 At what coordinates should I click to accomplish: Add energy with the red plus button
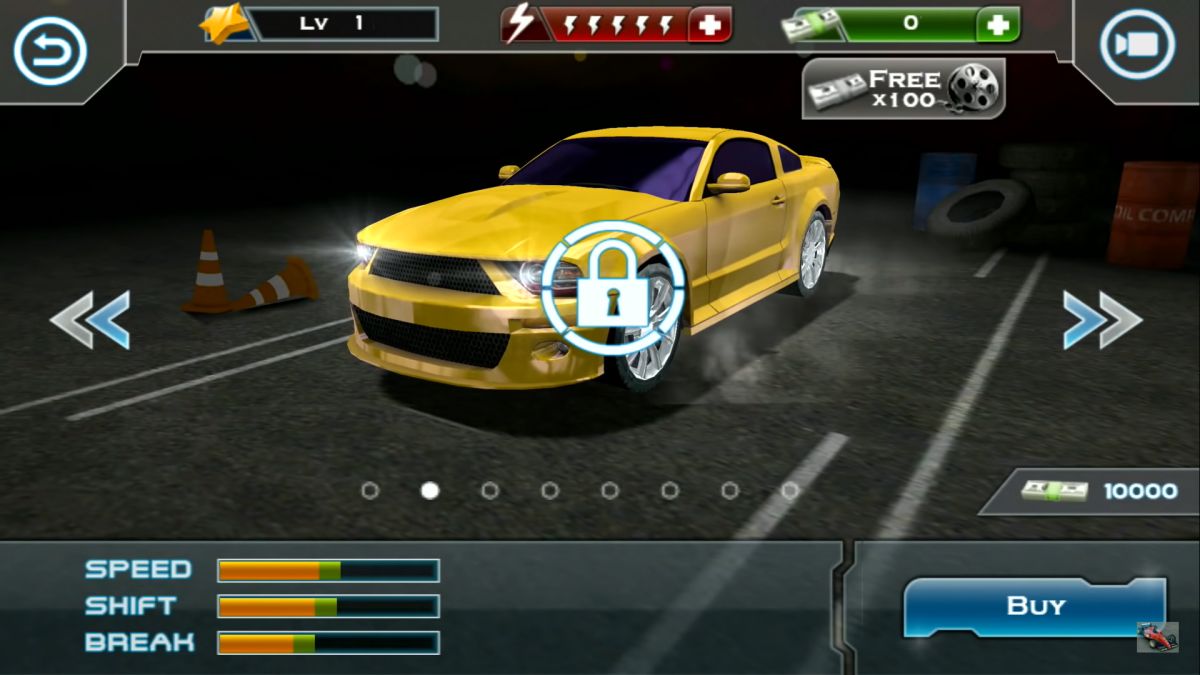pos(710,25)
